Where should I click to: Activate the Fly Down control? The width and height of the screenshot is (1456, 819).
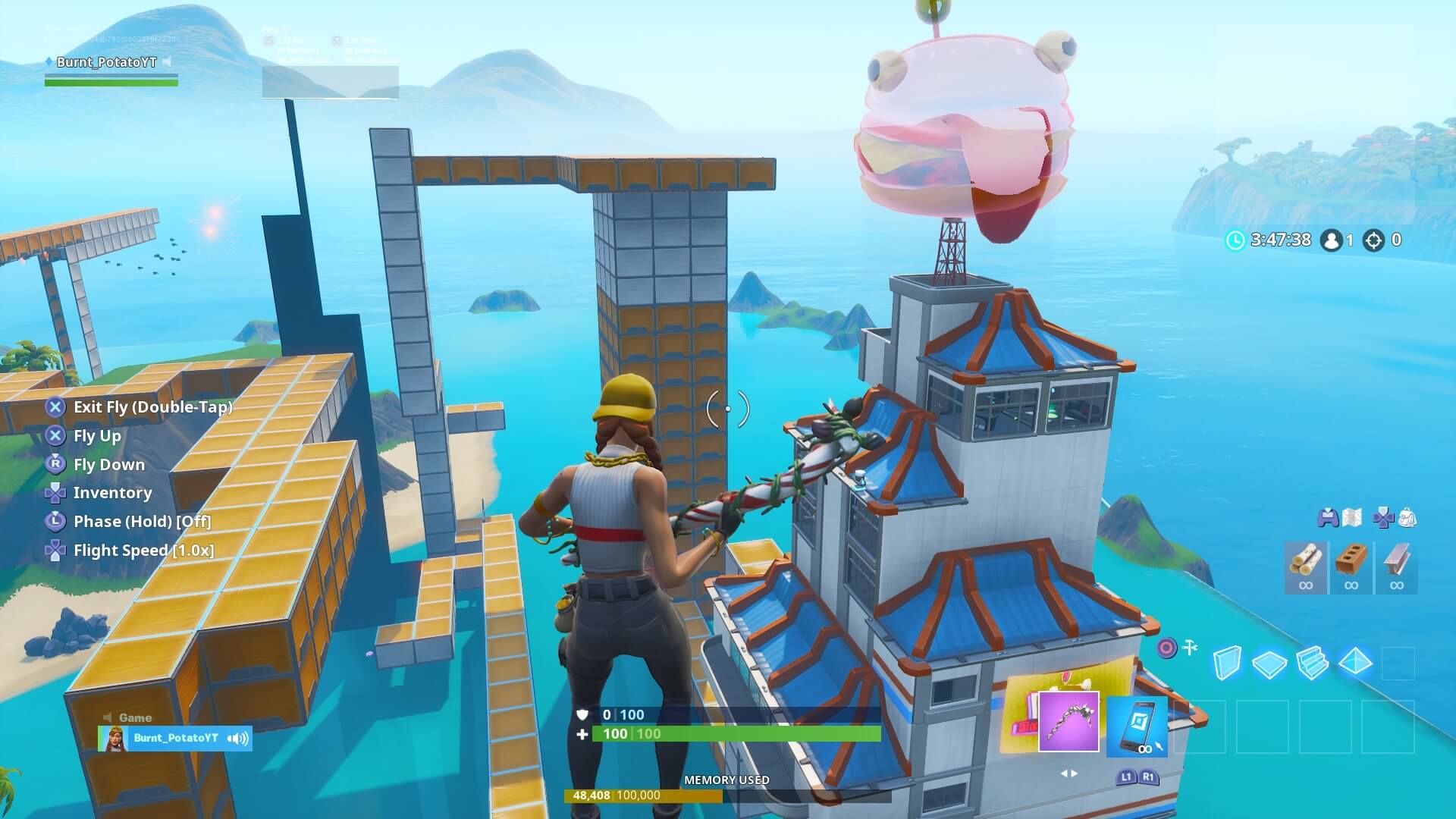click(109, 464)
